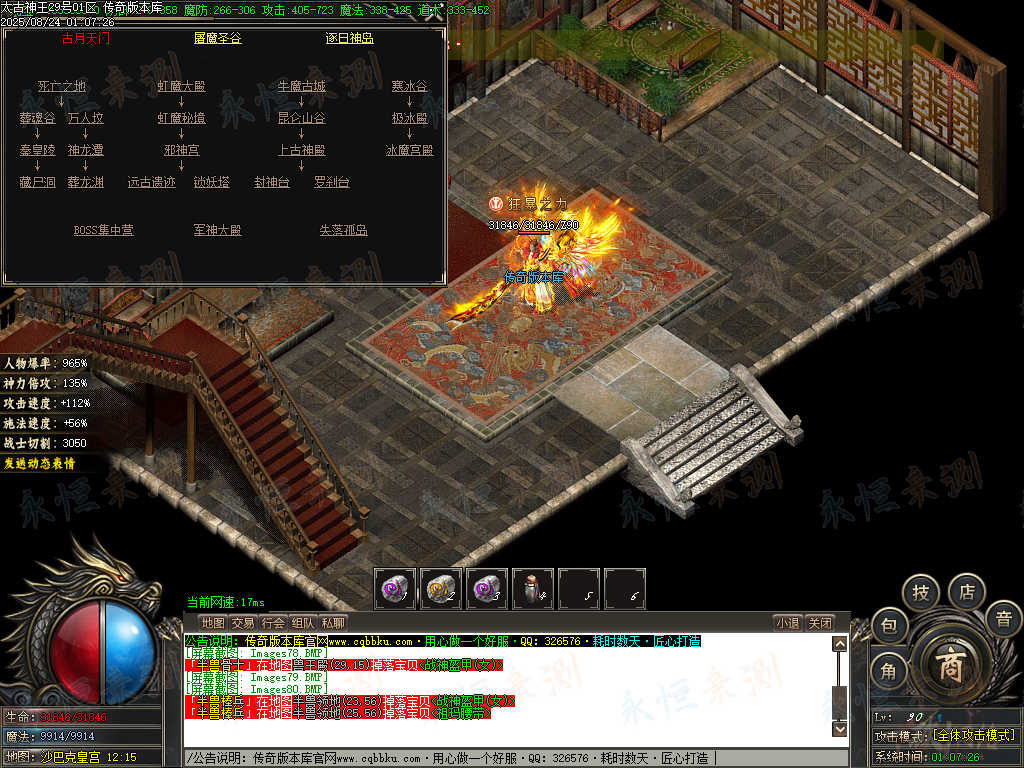Toggle the 全体攻击模式 attack mode

[x=973, y=735]
